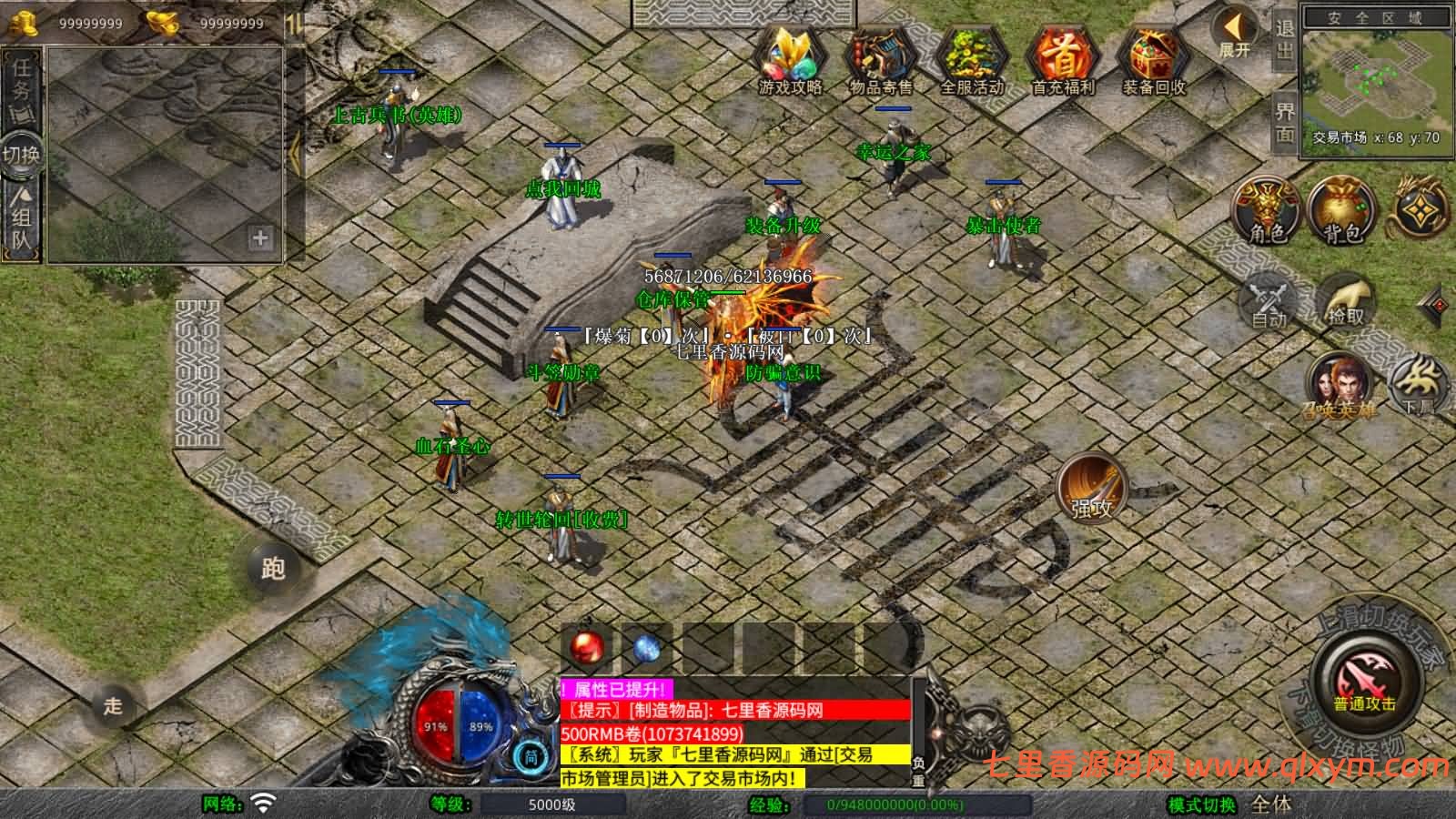
Task: Click the 展开 expand arrow
Action: 1235,35
